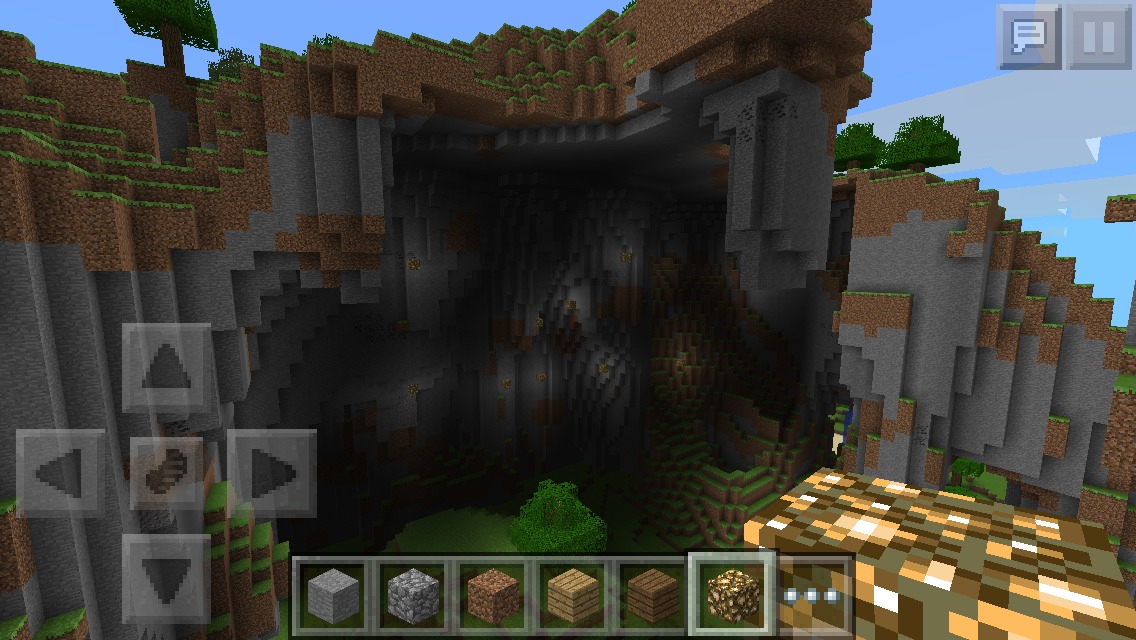Select the cobblestone block slot
Screen dimensions: 1136x640
(x=412, y=594)
